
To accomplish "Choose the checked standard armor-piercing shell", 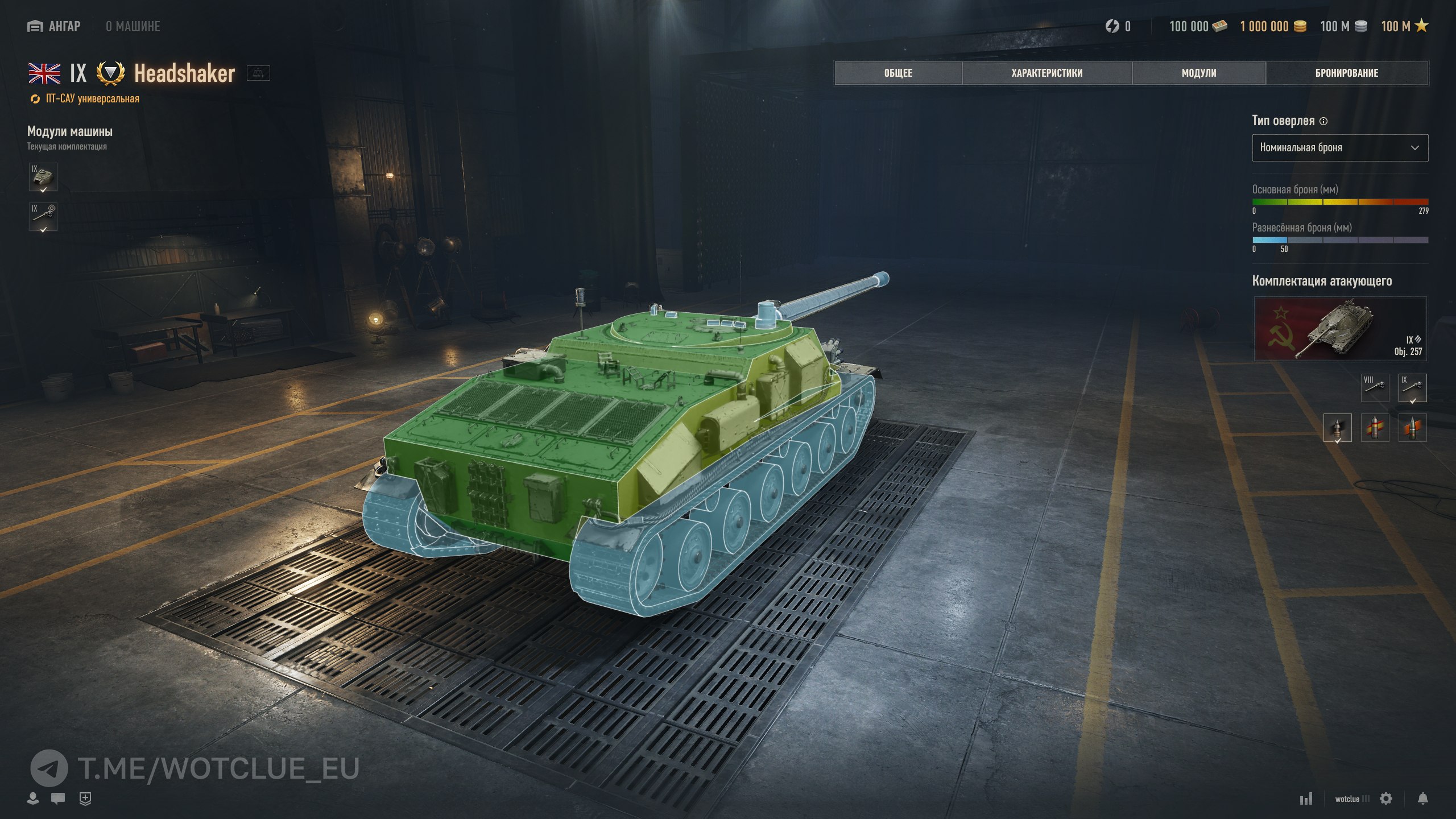I will (1337, 428).
